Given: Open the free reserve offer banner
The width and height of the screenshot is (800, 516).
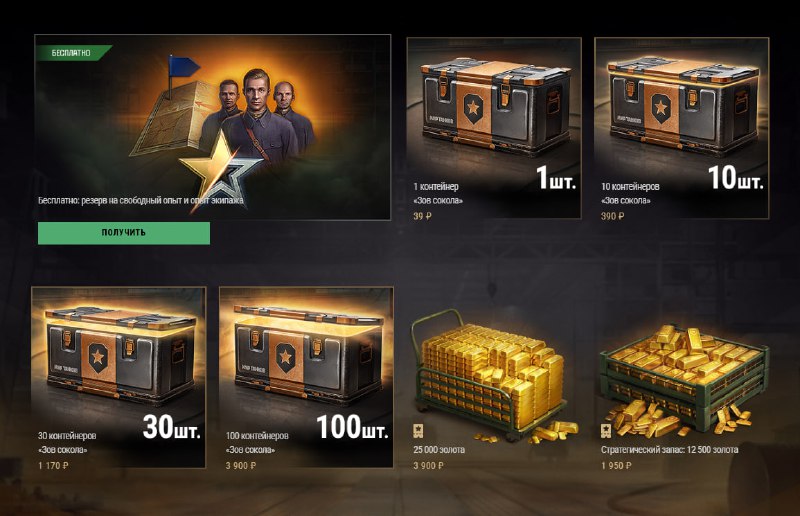Looking at the screenshot, I should point(212,127).
